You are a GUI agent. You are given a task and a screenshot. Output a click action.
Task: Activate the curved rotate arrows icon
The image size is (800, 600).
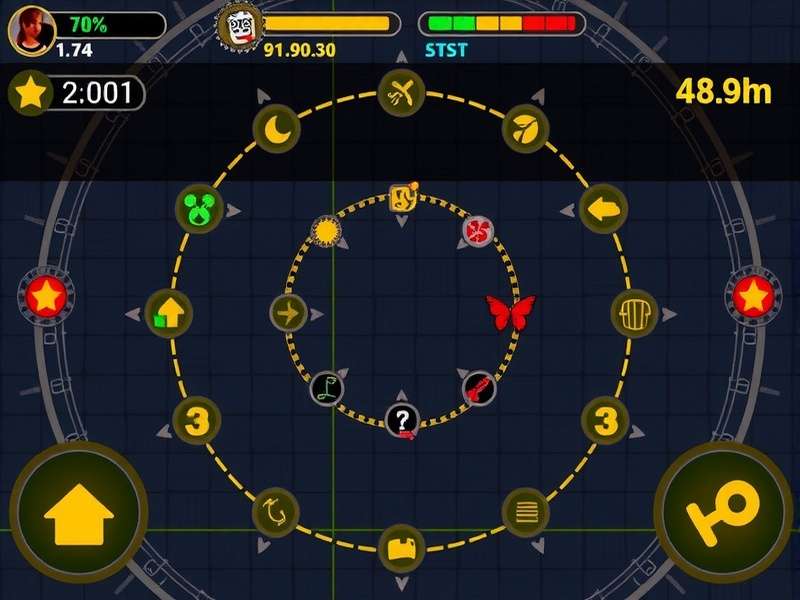click(x=275, y=511)
